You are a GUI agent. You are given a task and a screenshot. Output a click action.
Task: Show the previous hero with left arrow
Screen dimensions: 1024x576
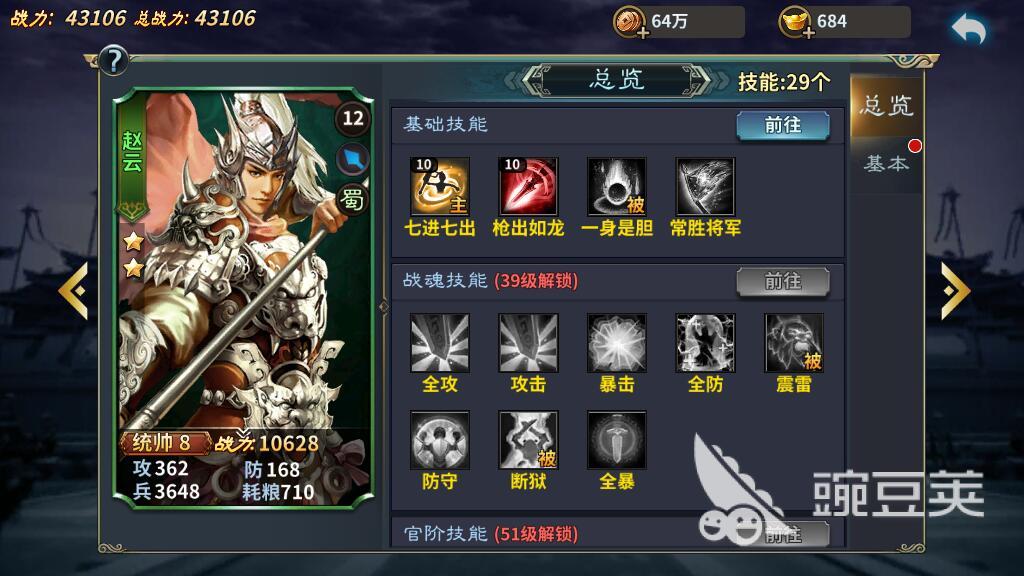coord(72,290)
